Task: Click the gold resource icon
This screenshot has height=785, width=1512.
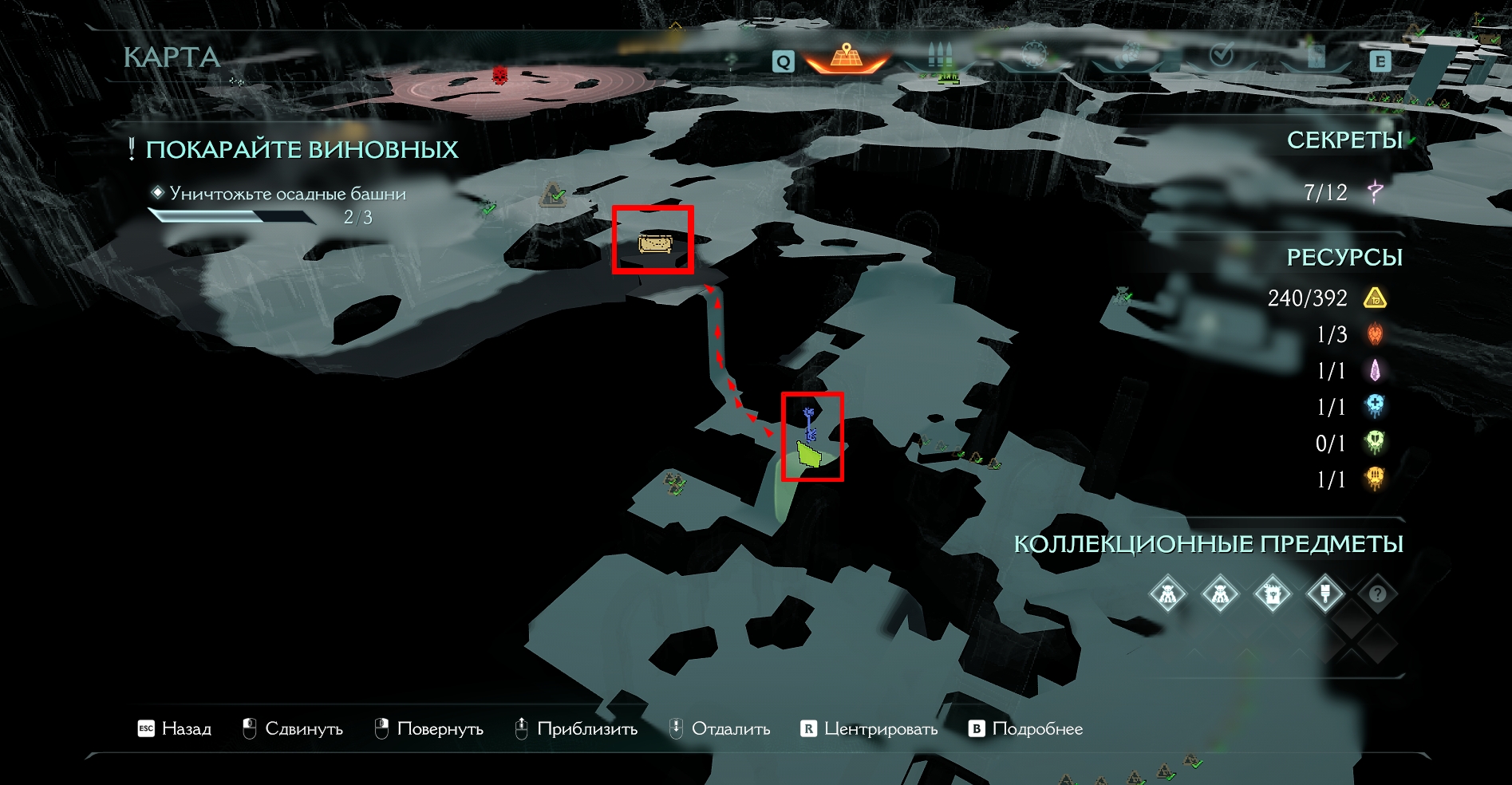Action: (x=1375, y=298)
